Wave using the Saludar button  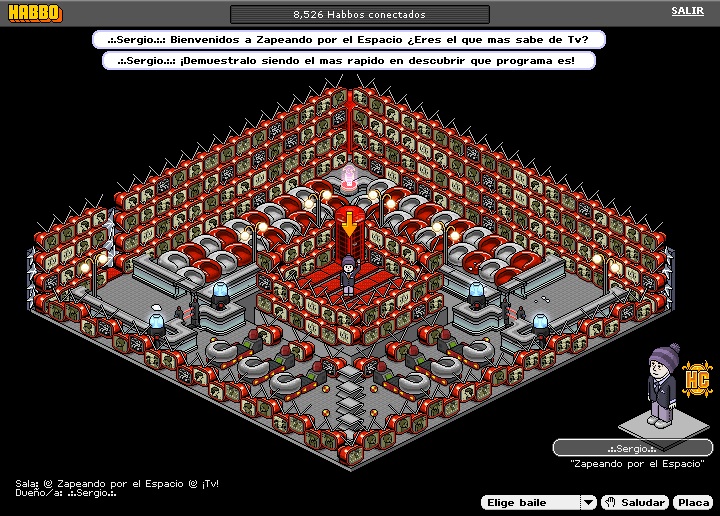tap(636, 502)
